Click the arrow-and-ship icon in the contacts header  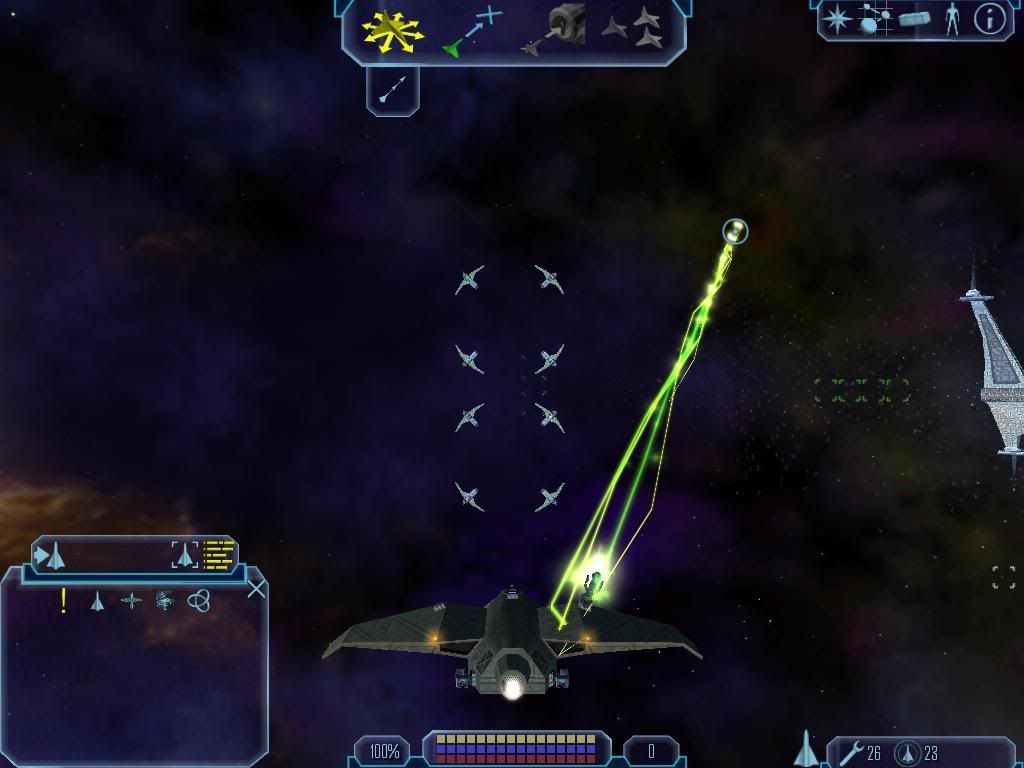click(x=51, y=554)
